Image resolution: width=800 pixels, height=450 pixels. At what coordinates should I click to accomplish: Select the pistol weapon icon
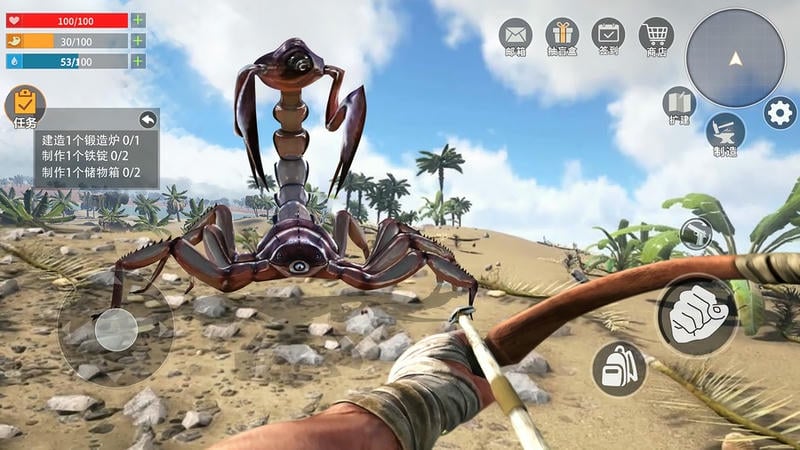coord(695,235)
